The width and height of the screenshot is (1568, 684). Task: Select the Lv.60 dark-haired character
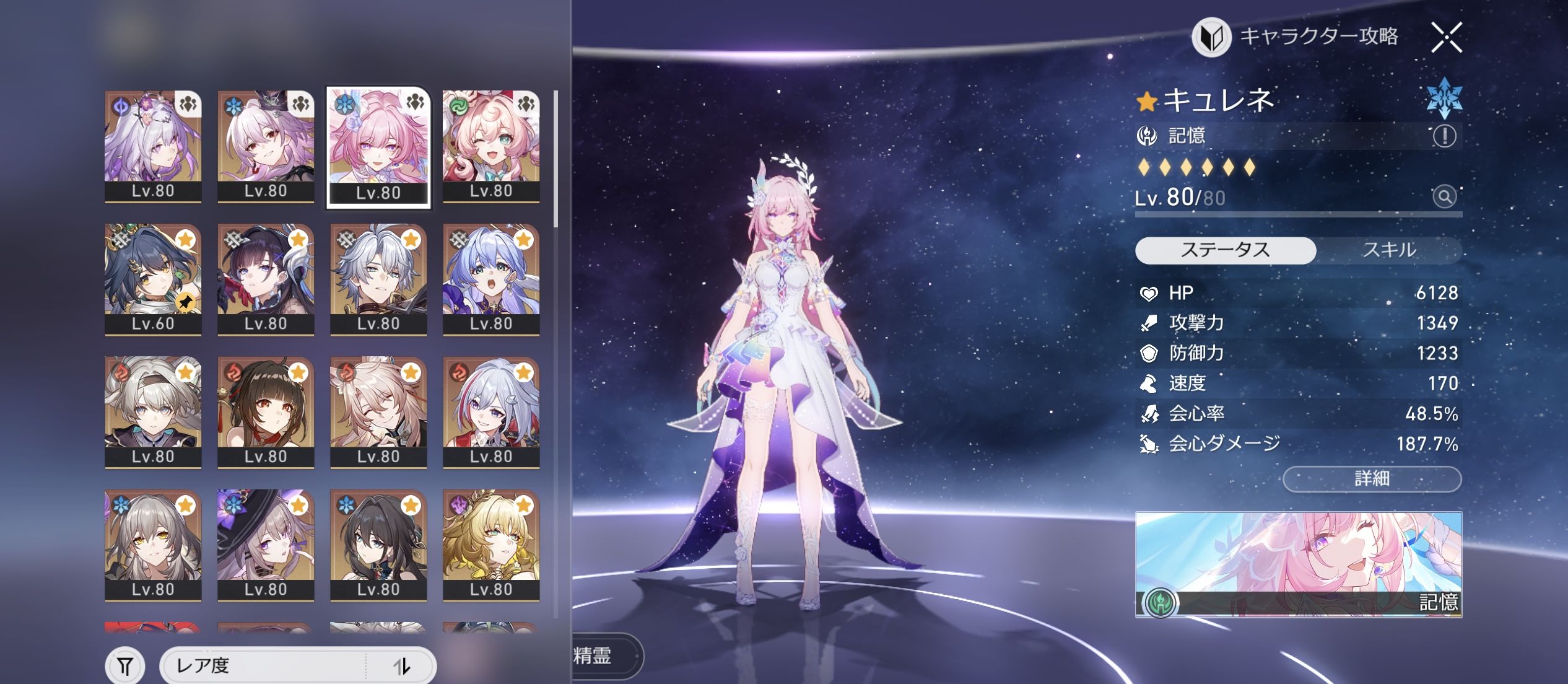coord(153,279)
